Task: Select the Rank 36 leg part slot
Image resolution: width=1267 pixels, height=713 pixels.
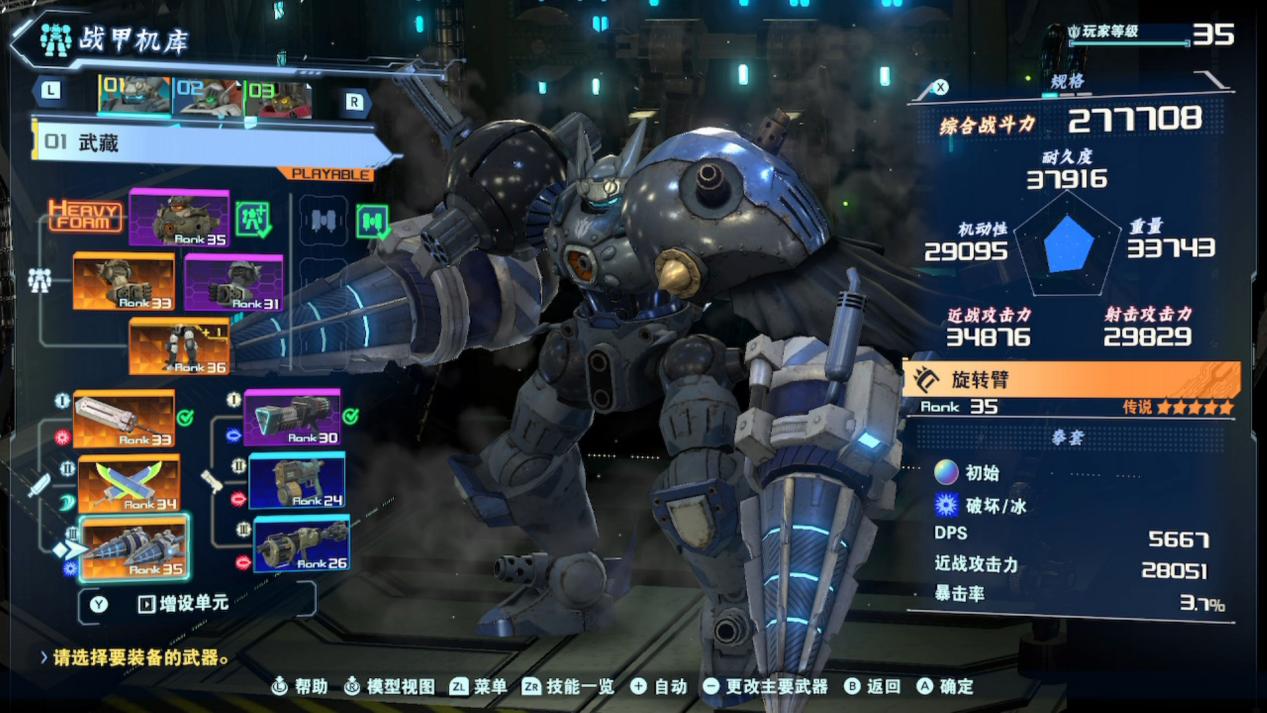Action: (179, 347)
